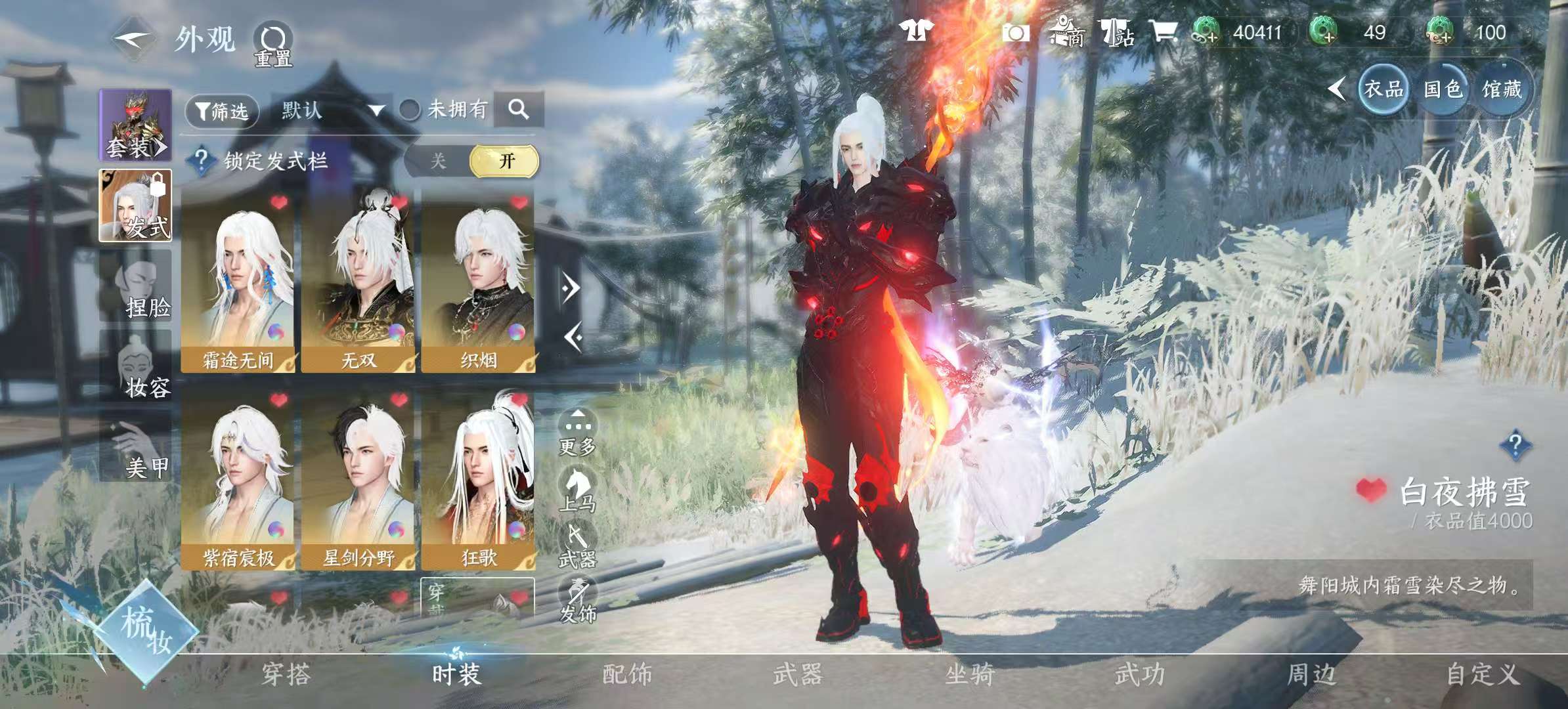Select the 霜途无间 hairstyle card
Image resolution: width=1568 pixels, height=709 pixels.
coord(238,282)
